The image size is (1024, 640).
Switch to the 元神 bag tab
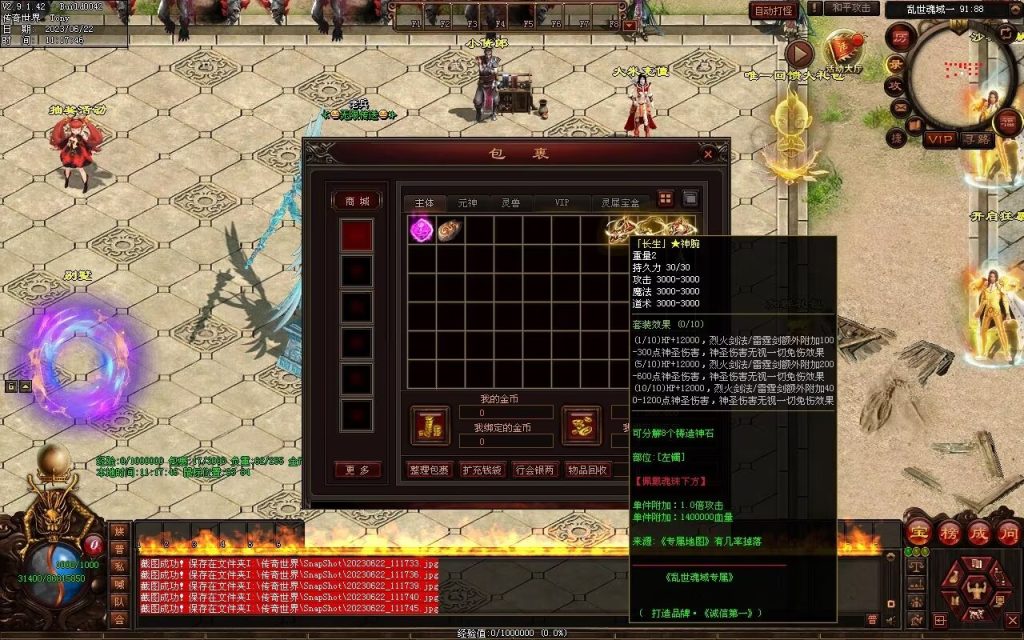pos(467,203)
